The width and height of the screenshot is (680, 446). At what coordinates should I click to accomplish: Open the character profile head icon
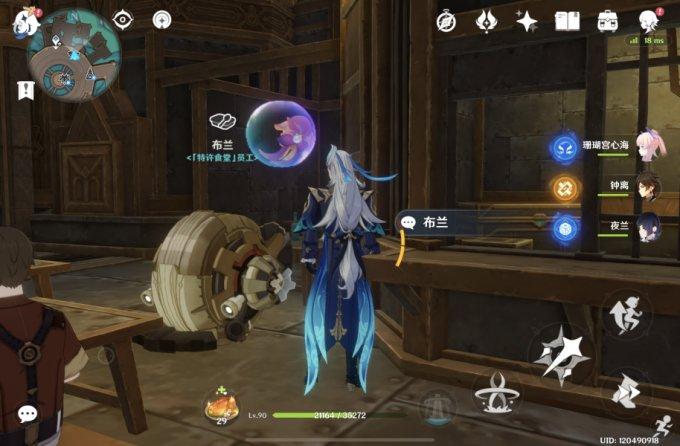(648, 20)
